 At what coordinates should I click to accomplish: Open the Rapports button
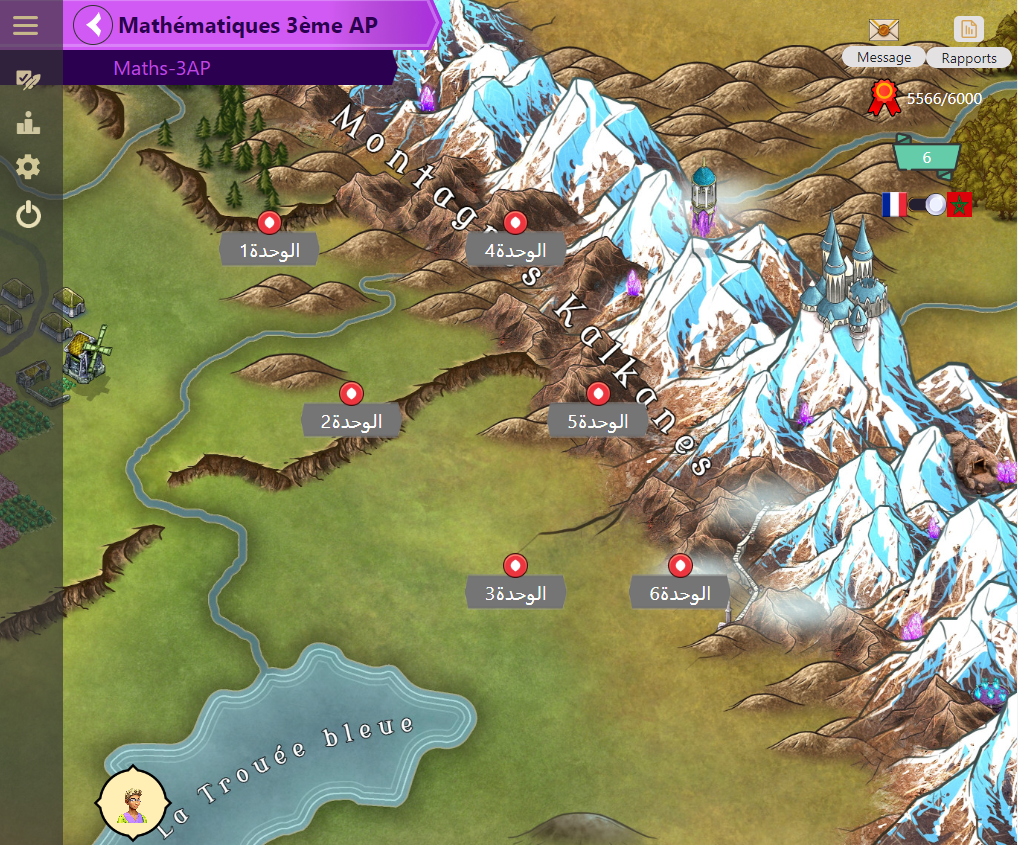[x=969, y=58]
